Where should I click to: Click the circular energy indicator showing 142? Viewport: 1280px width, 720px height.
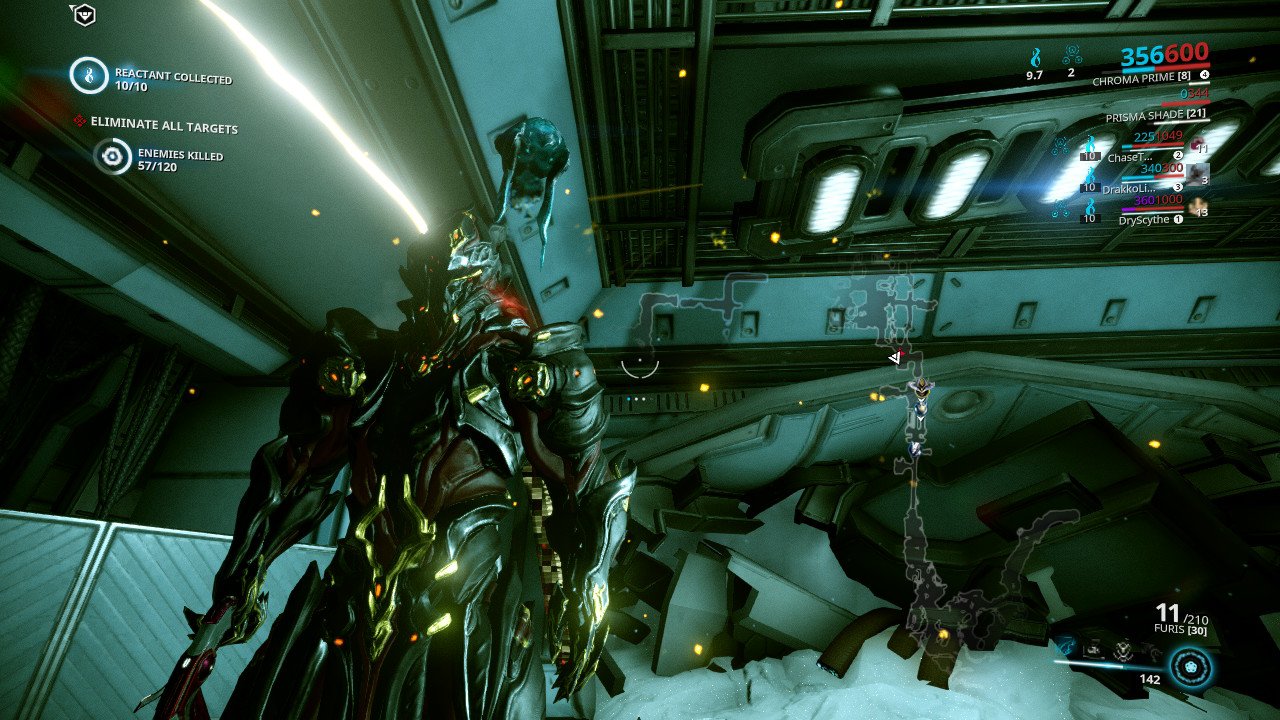pos(1192,668)
